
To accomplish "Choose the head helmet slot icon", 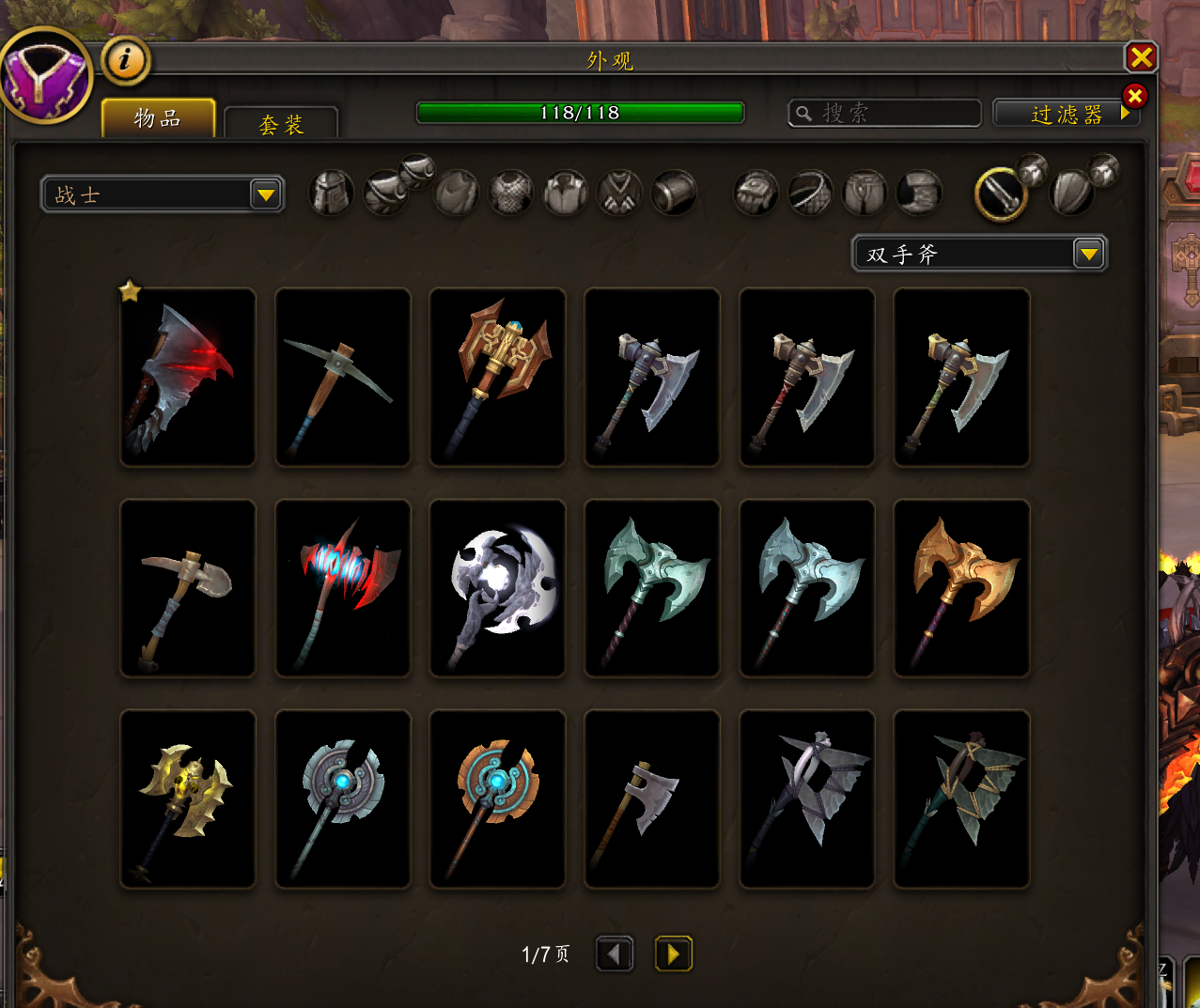I will coord(331,194).
